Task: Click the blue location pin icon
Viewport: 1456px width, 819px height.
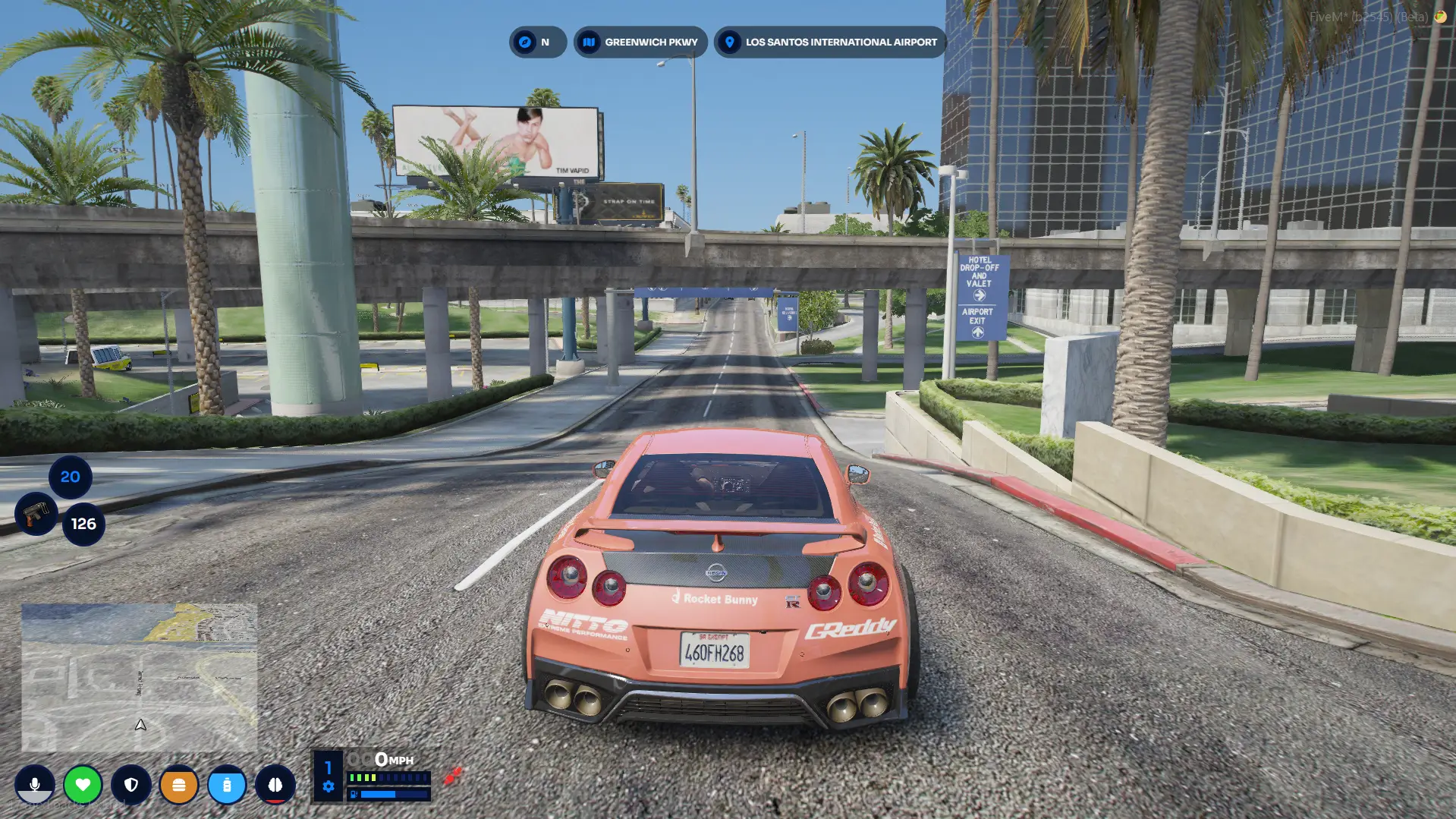Action: click(x=729, y=42)
